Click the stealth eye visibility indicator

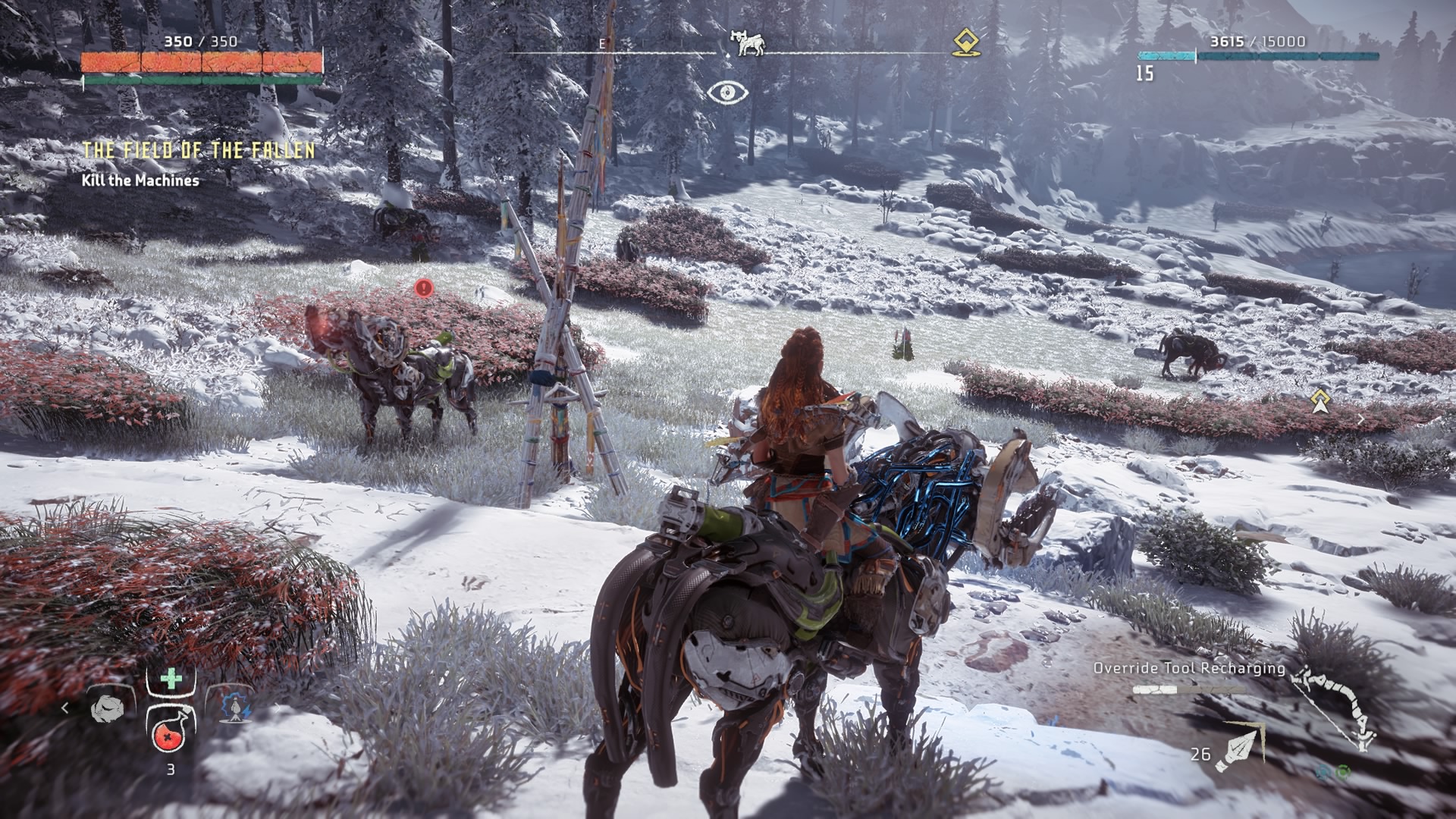click(x=727, y=93)
